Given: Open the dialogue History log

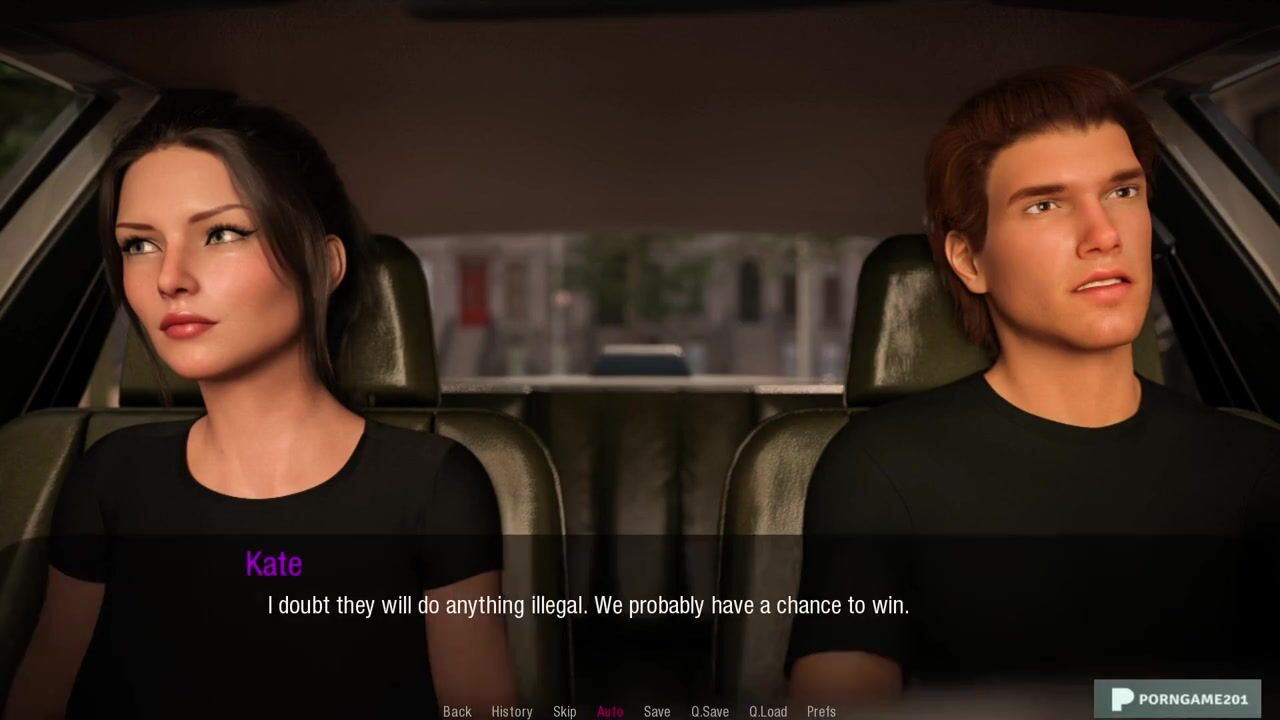Looking at the screenshot, I should point(511,711).
